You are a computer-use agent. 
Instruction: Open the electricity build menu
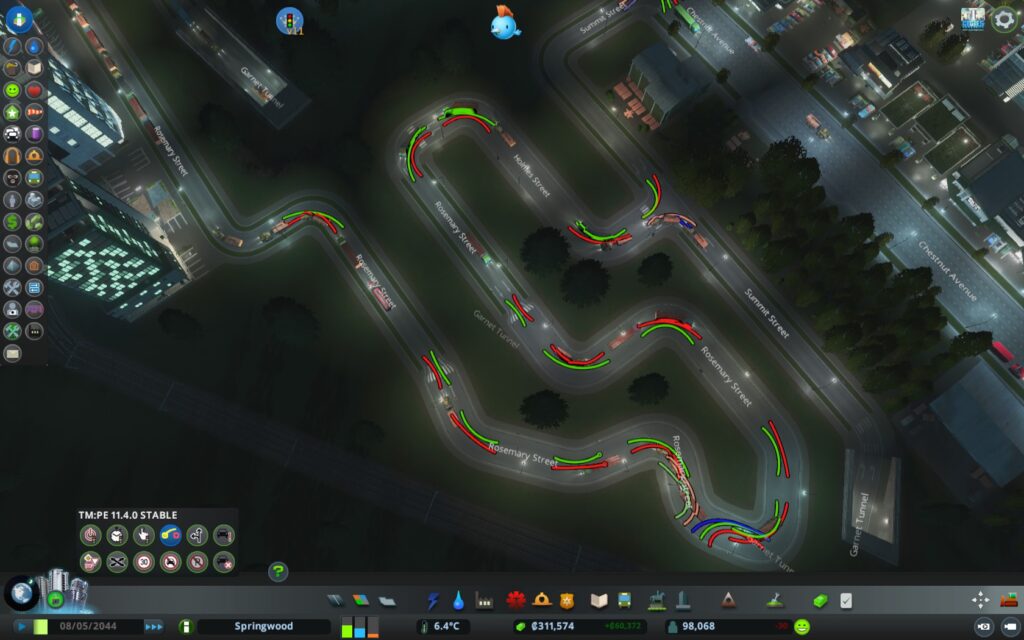[x=433, y=601]
